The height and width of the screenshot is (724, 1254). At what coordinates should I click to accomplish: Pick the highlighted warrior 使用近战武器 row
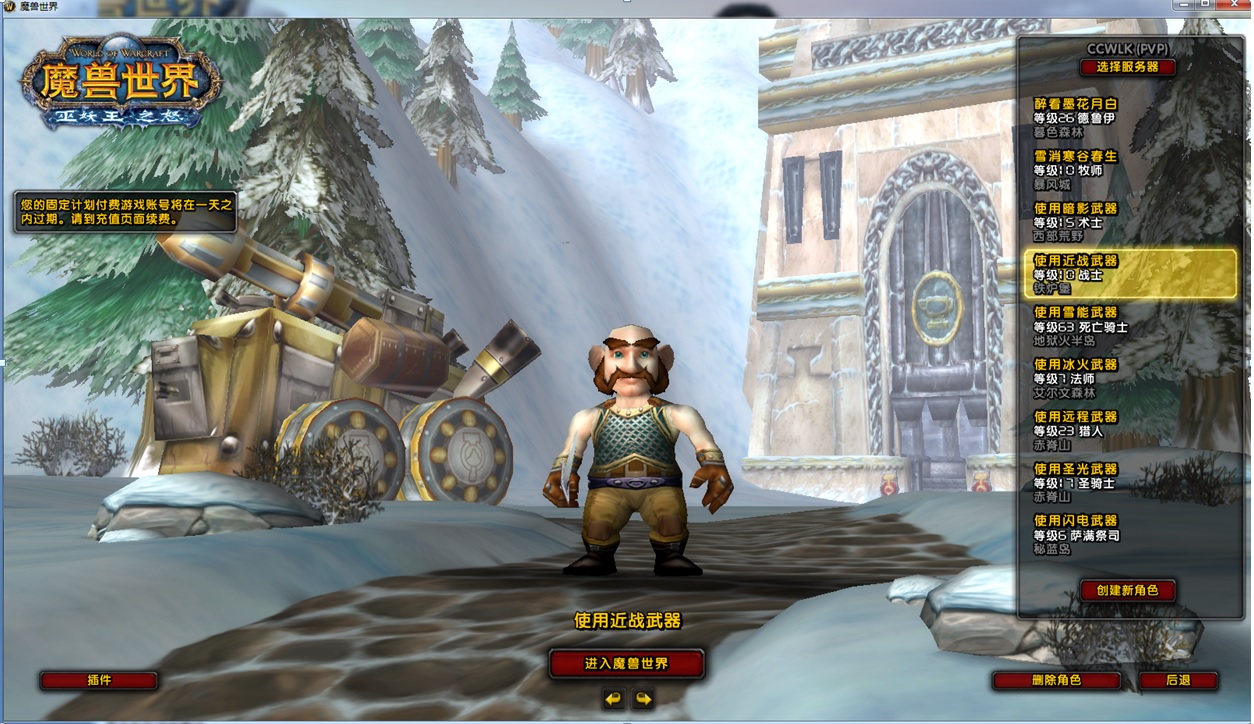pos(1130,274)
